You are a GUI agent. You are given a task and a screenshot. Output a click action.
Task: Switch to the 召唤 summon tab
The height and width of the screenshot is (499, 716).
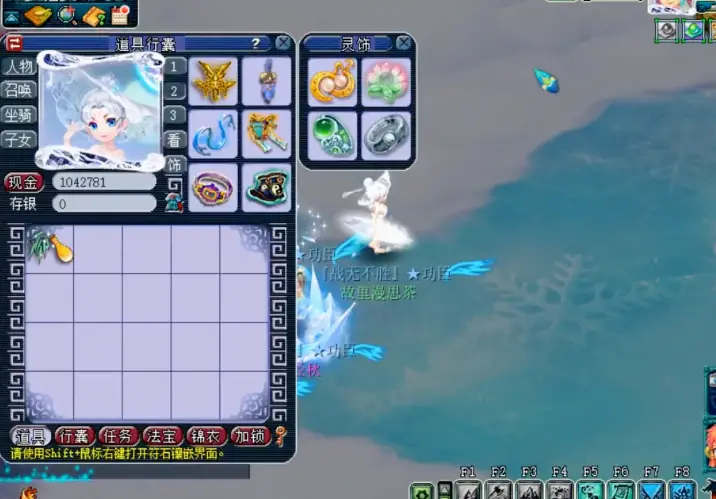pyautogui.click(x=17, y=88)
